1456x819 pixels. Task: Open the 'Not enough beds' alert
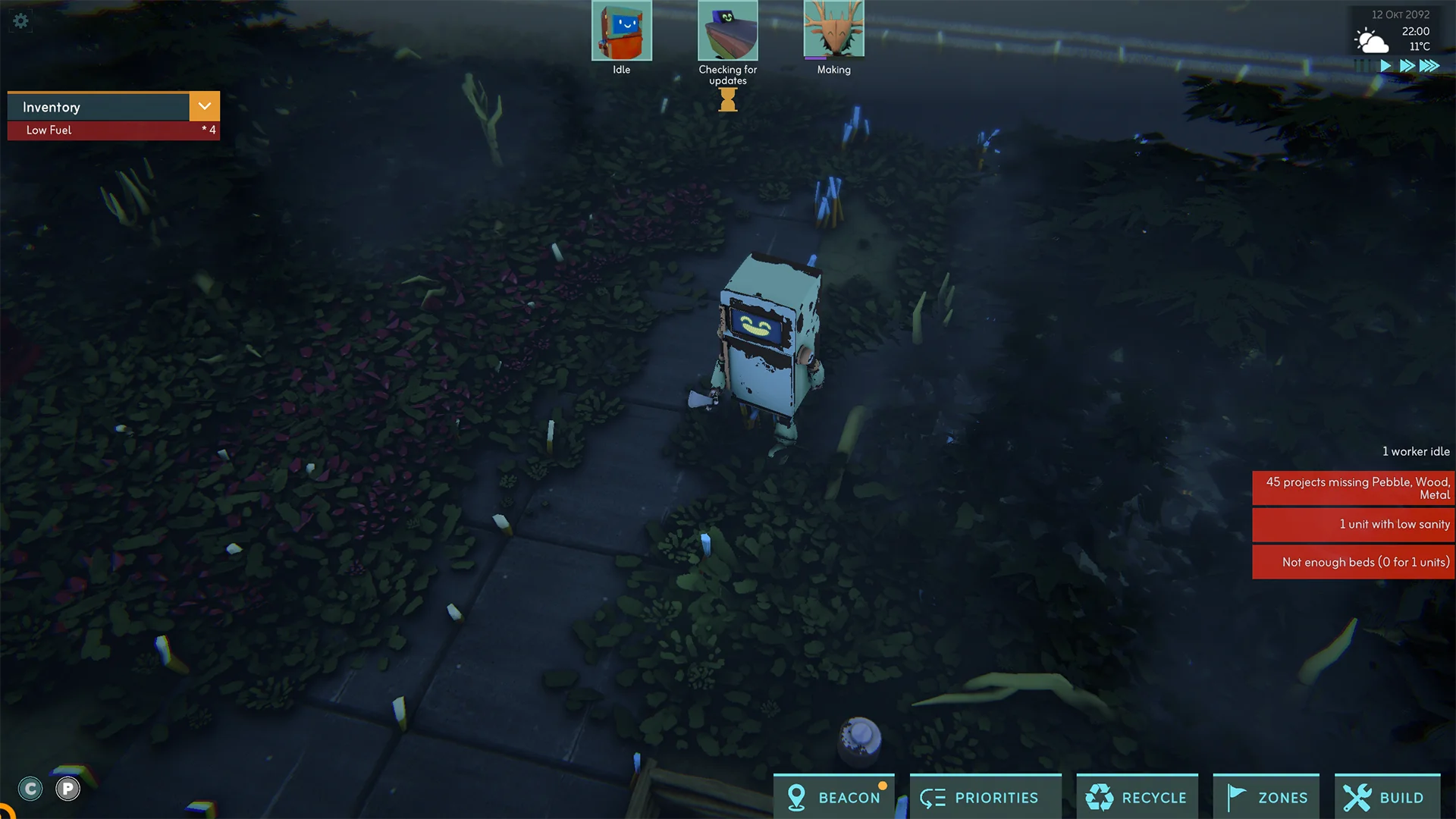[x=1354, y=562]
